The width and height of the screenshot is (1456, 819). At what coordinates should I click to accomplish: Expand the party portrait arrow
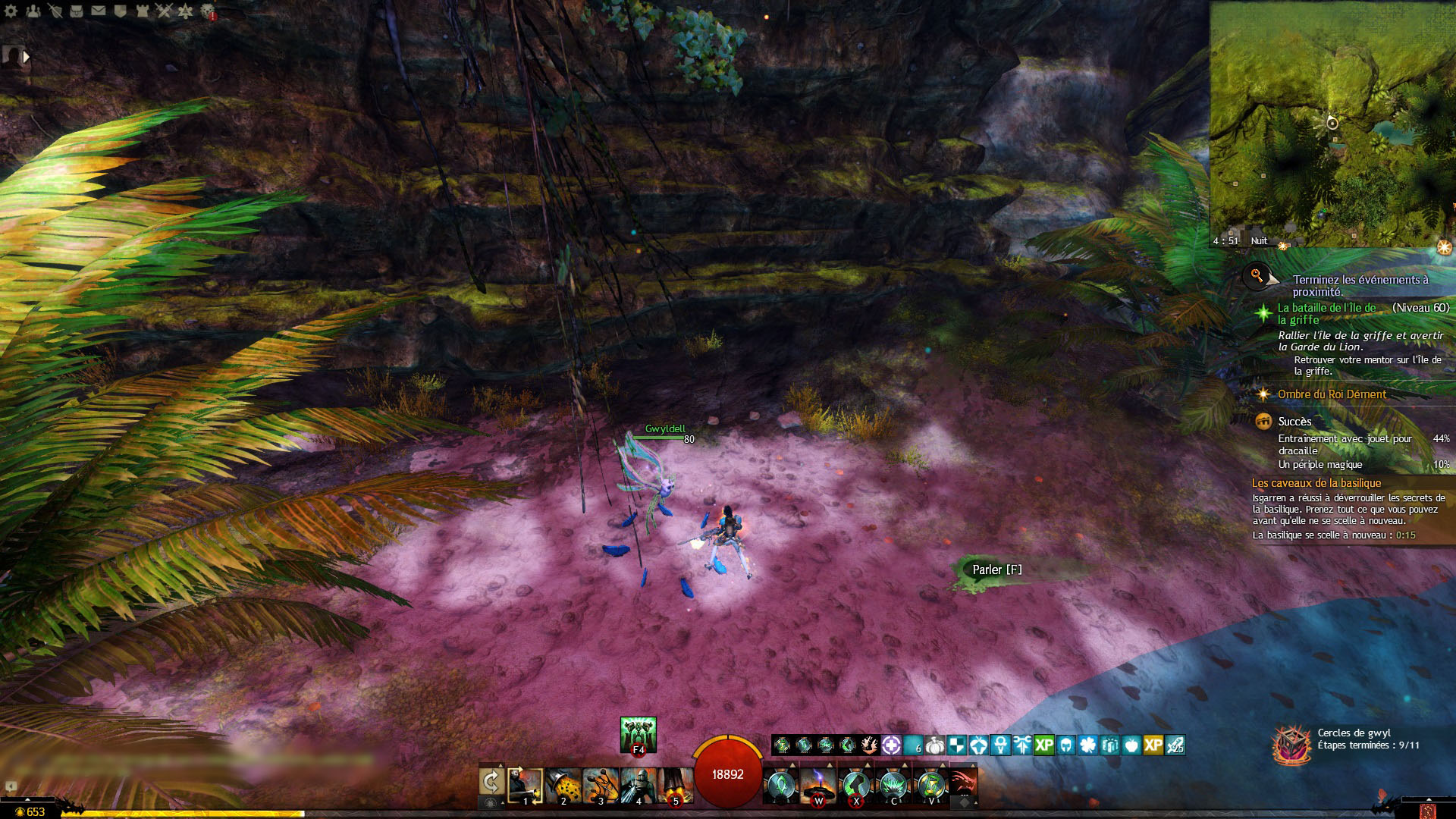coord(27,56)
